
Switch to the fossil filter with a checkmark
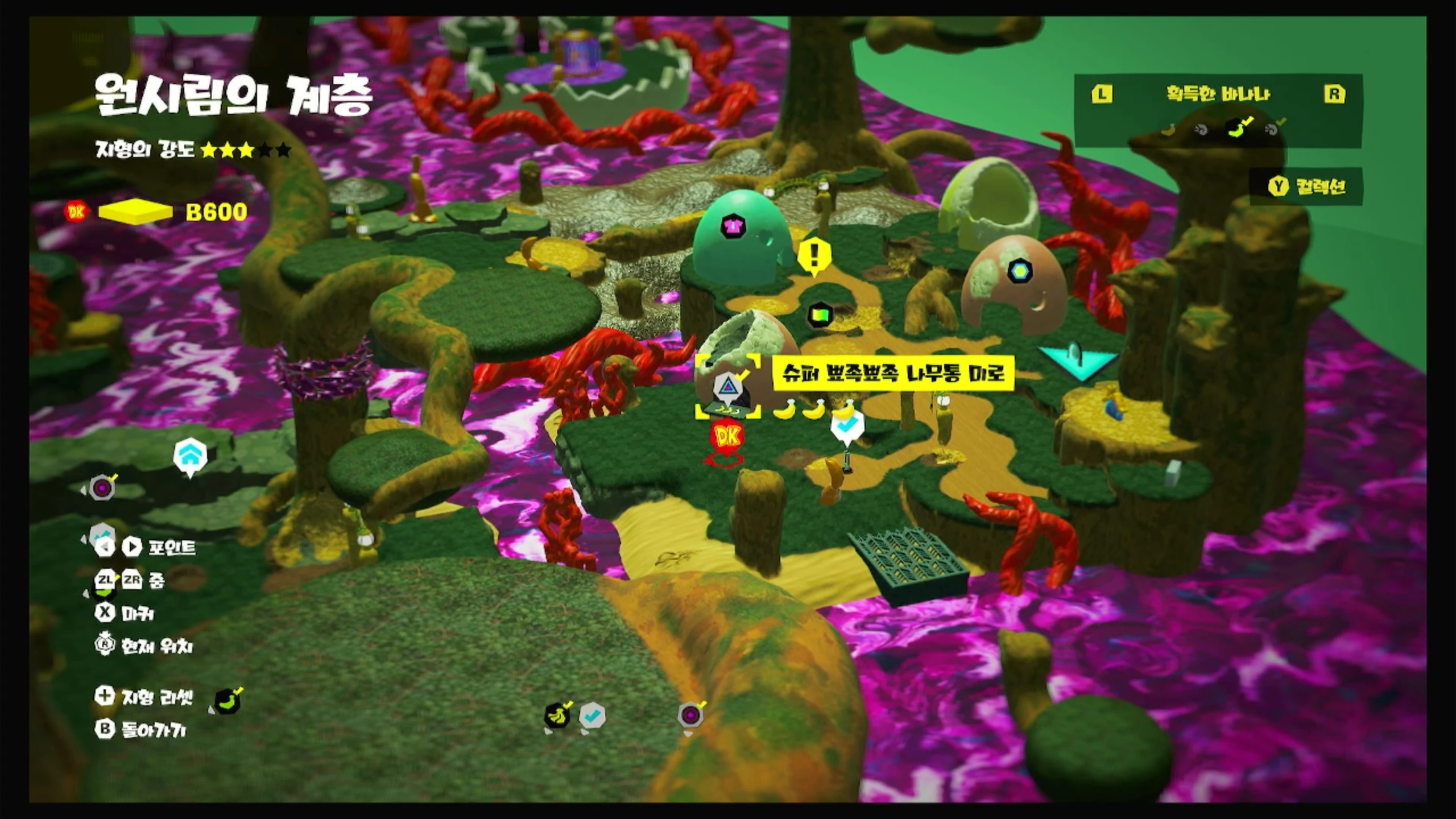[1273, 129]
